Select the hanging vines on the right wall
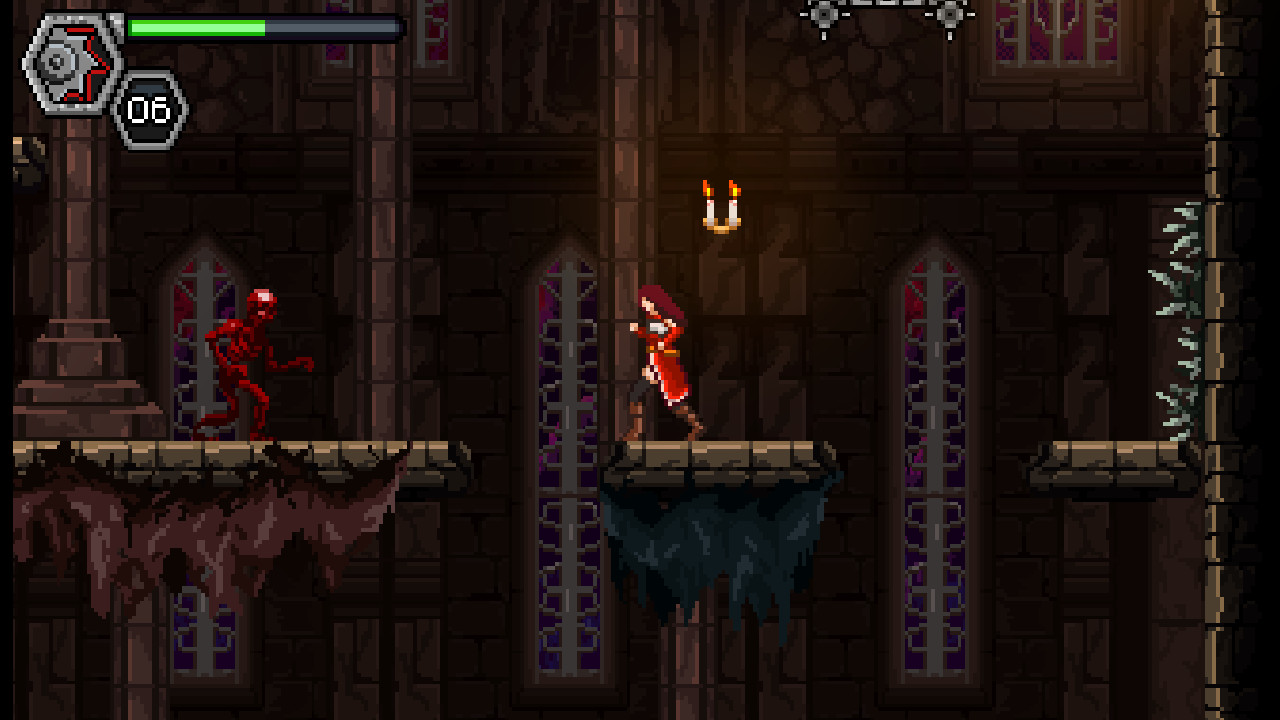Screen dimensions: 1280x720 tap(1175, 300)
